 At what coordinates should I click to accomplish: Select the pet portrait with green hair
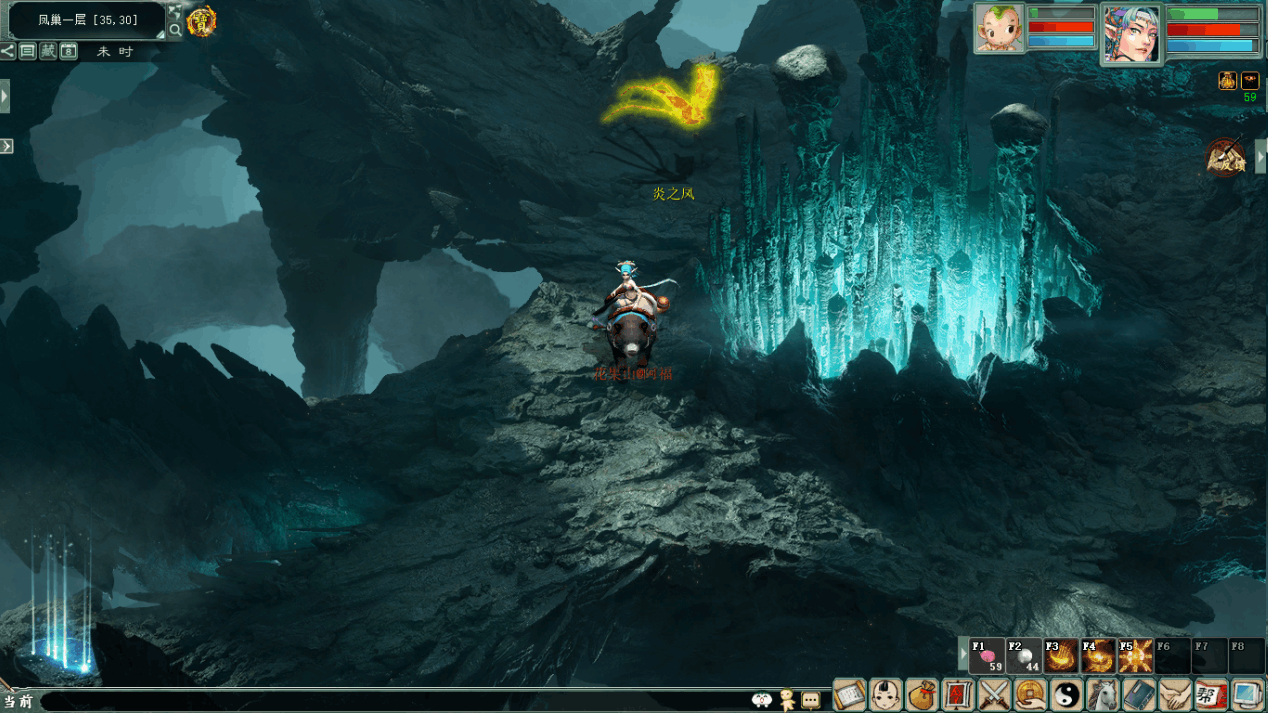999,28
